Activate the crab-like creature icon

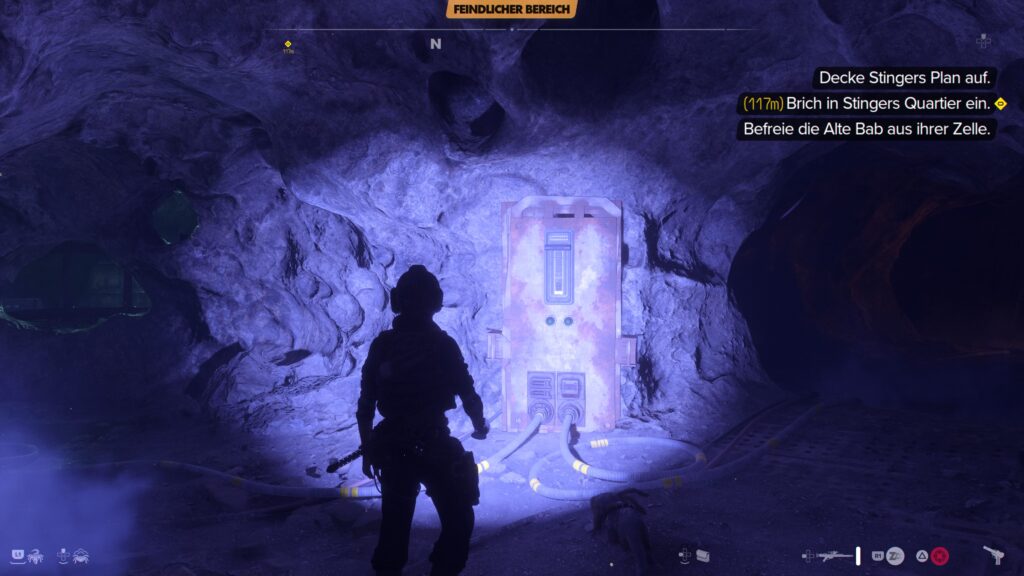(x=78, y=555)
